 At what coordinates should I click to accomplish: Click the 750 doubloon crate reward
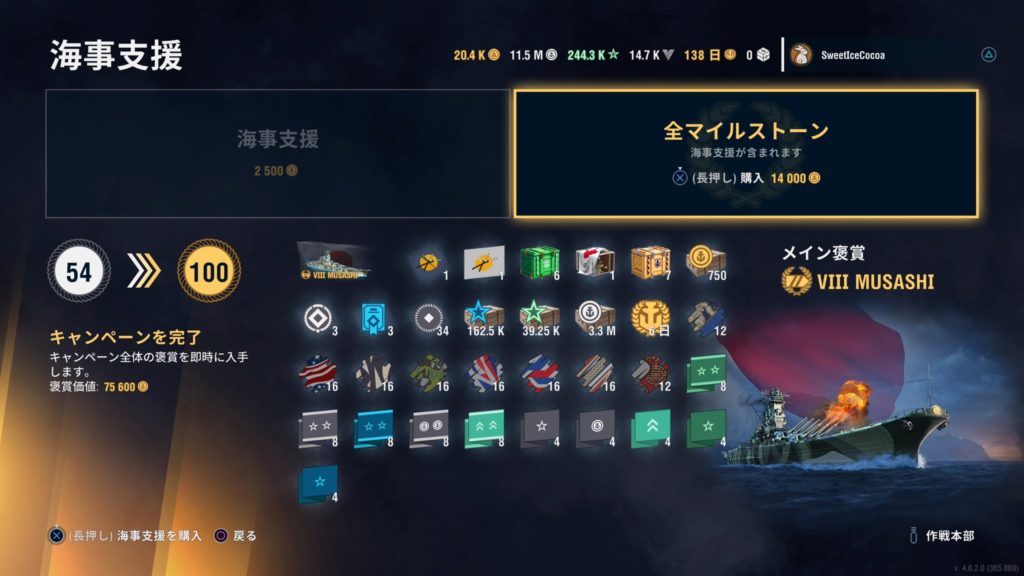click(x=705, y=261)
